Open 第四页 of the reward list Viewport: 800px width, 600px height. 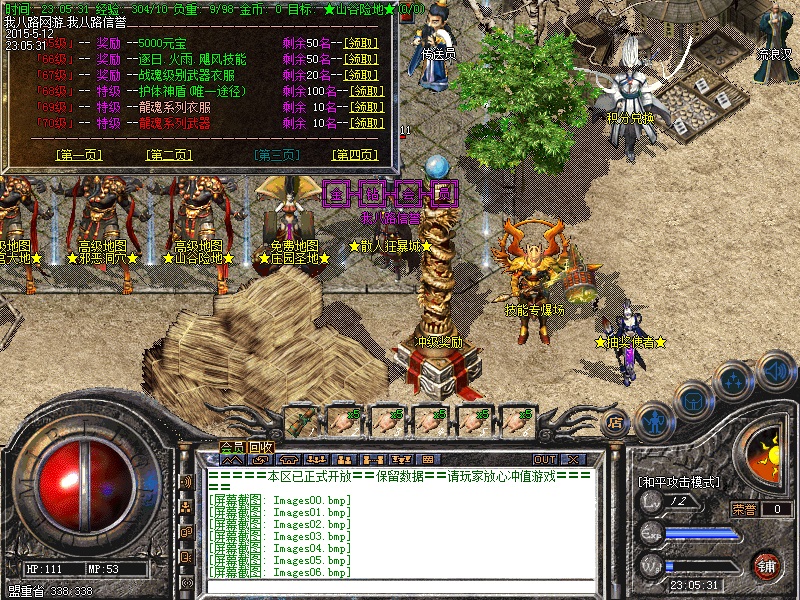coord(354,155)
